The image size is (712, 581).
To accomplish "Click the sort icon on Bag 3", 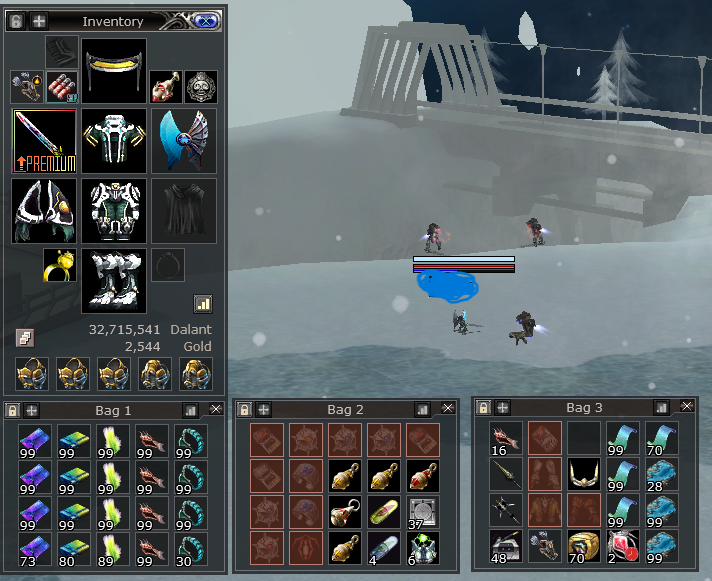I will 662,408.
